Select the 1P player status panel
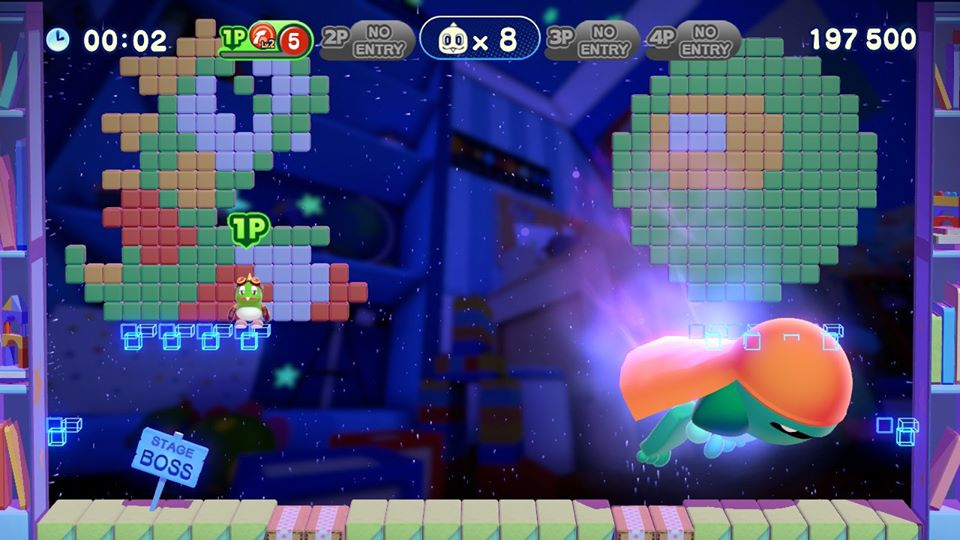The width and height of the screenshot is (960, 540). click(x=265, y=41)
